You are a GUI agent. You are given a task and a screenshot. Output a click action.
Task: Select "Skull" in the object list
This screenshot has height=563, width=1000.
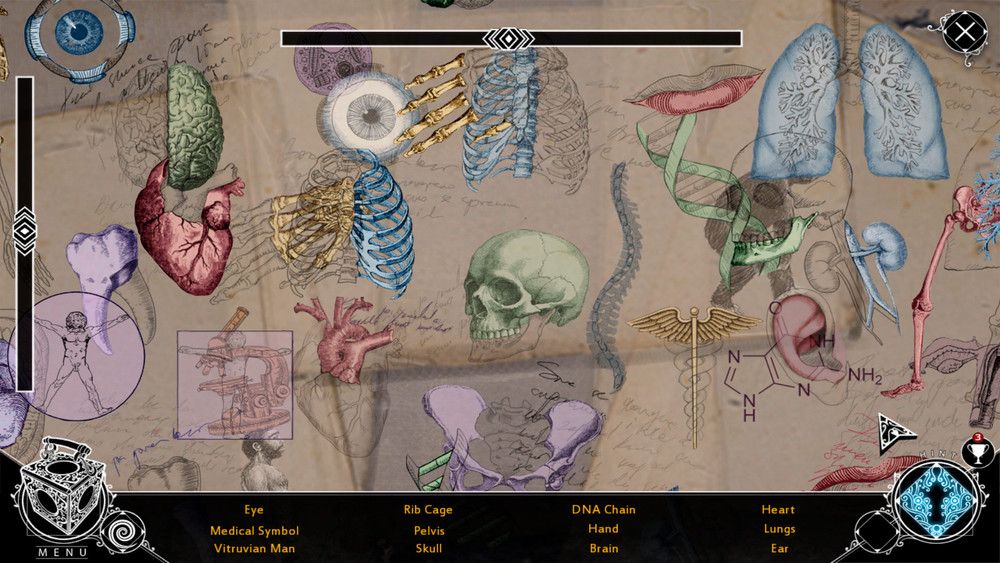click(x=428, y=549)
